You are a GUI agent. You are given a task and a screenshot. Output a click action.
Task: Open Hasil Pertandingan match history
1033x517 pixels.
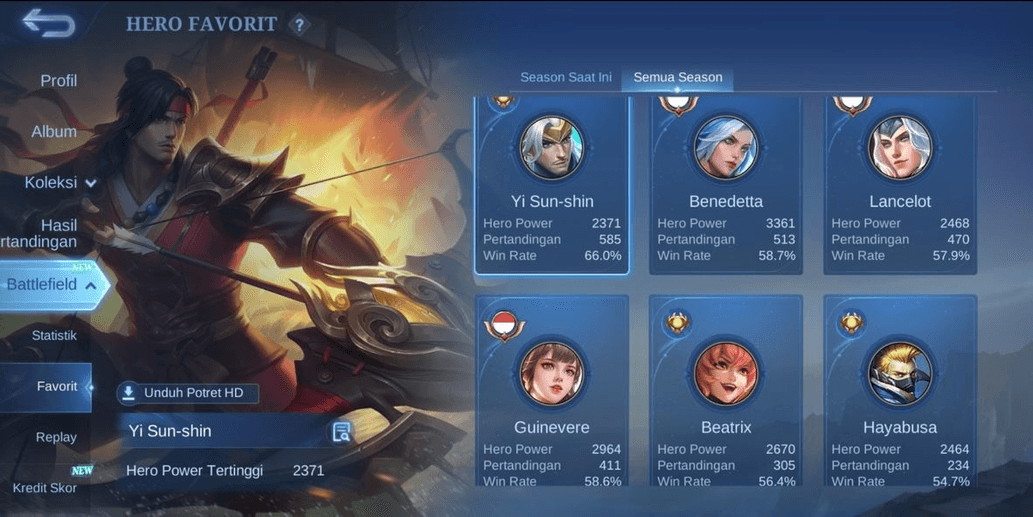click(45, 234)
